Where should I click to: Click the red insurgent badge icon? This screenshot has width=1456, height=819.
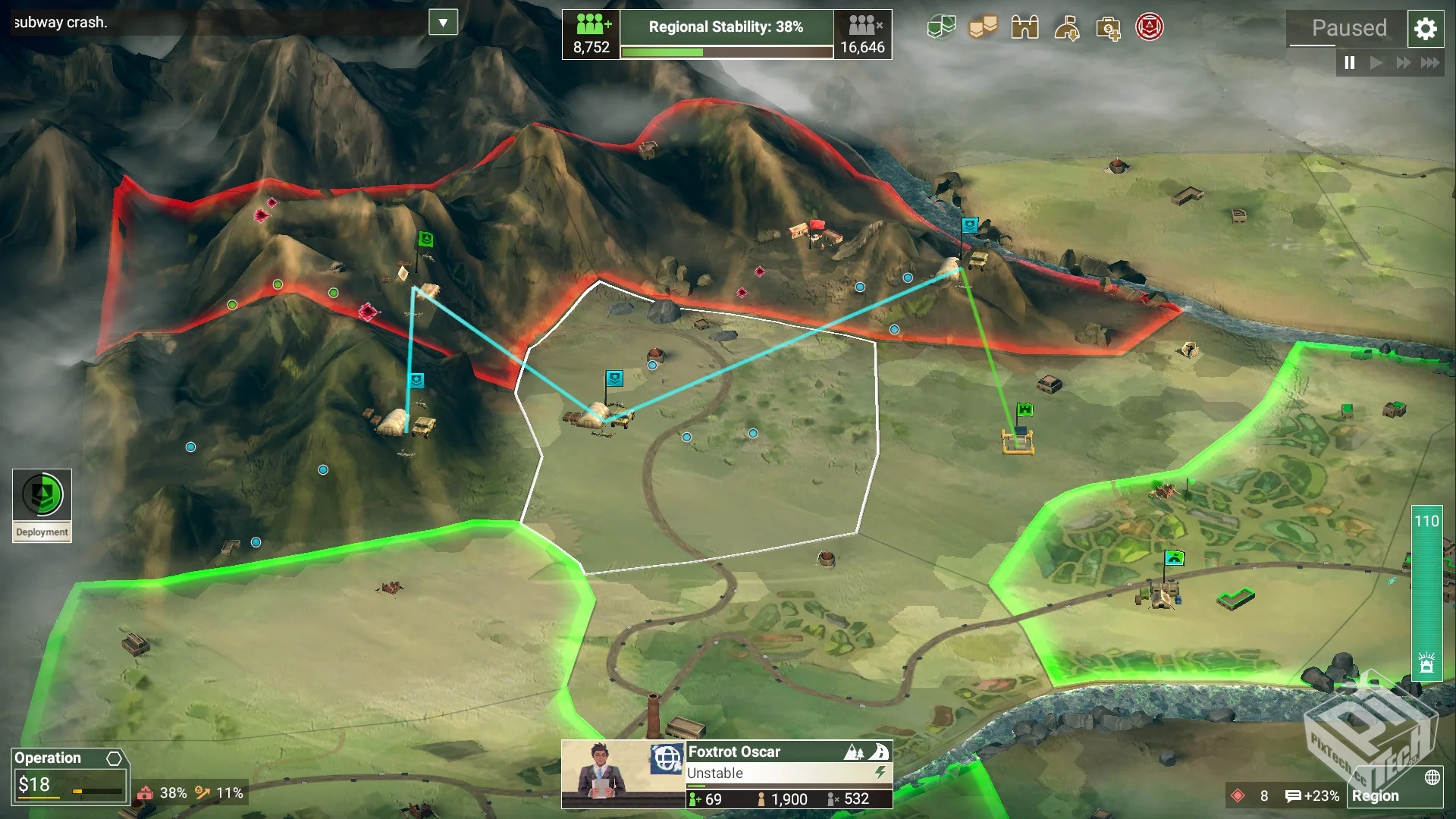1150,27
